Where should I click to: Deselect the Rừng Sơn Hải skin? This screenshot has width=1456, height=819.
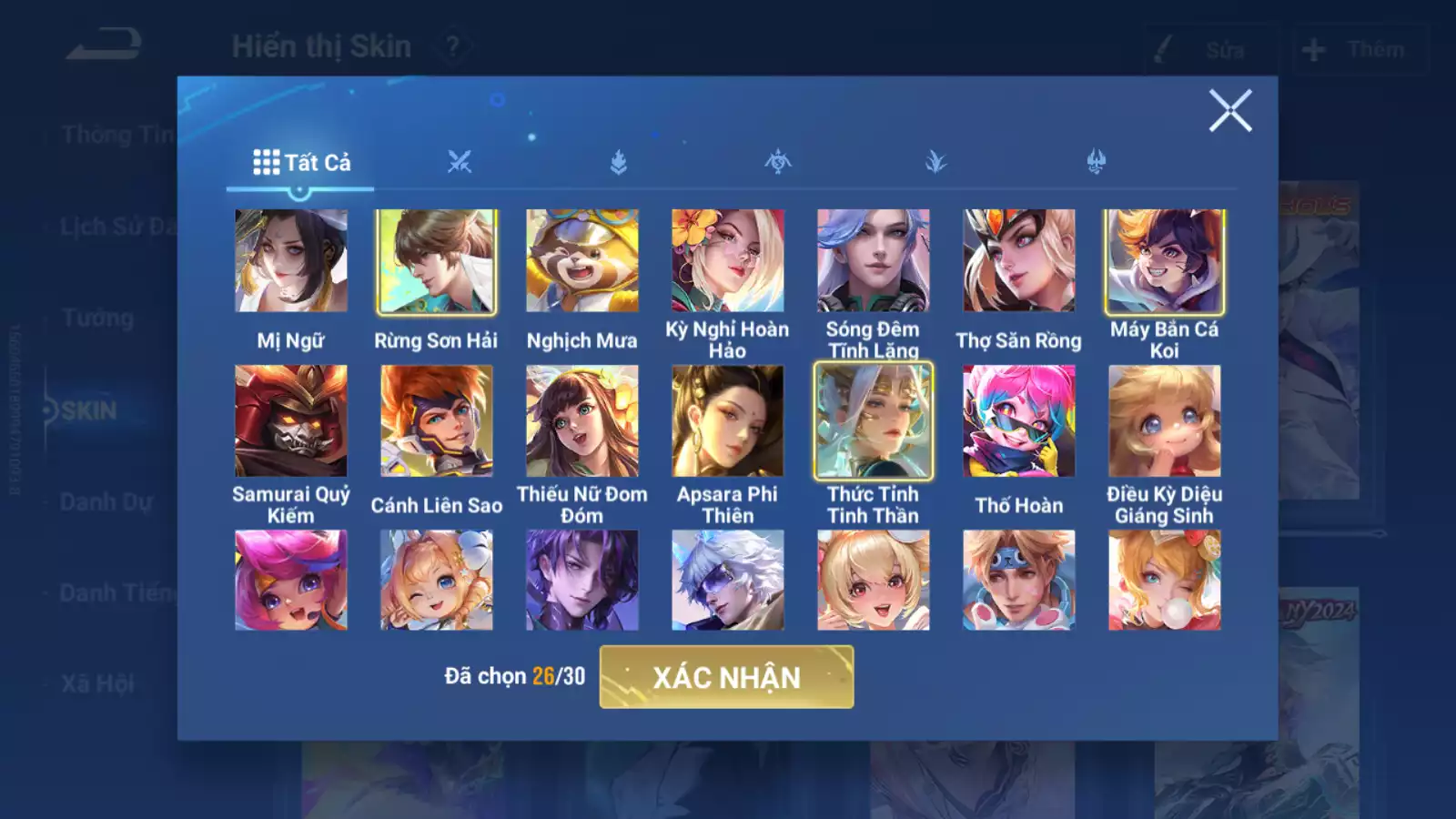tap(438, 261)
